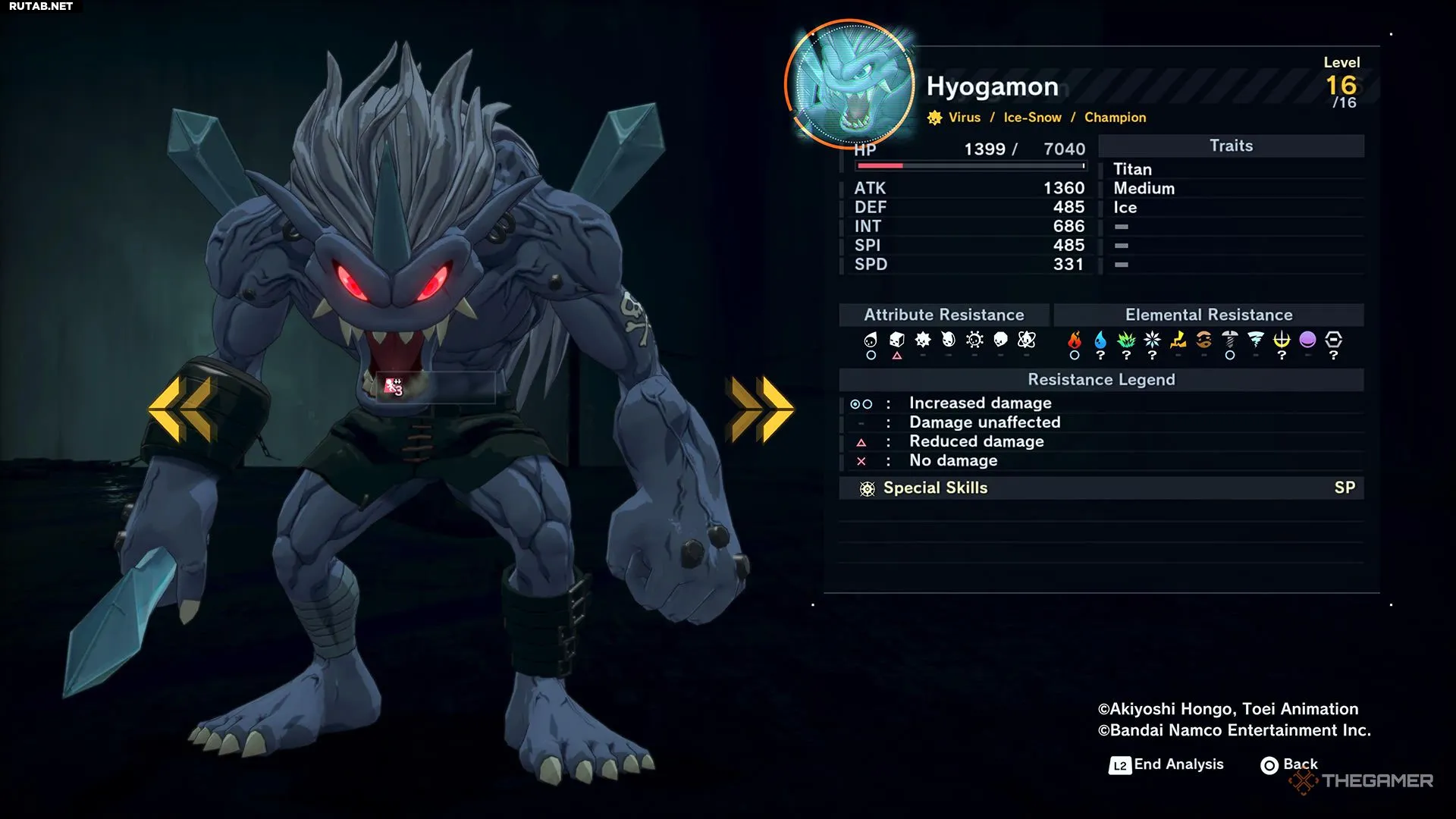1456x819 pixels.
Task: Click the End Analysis label
Action: [1178, 764]
